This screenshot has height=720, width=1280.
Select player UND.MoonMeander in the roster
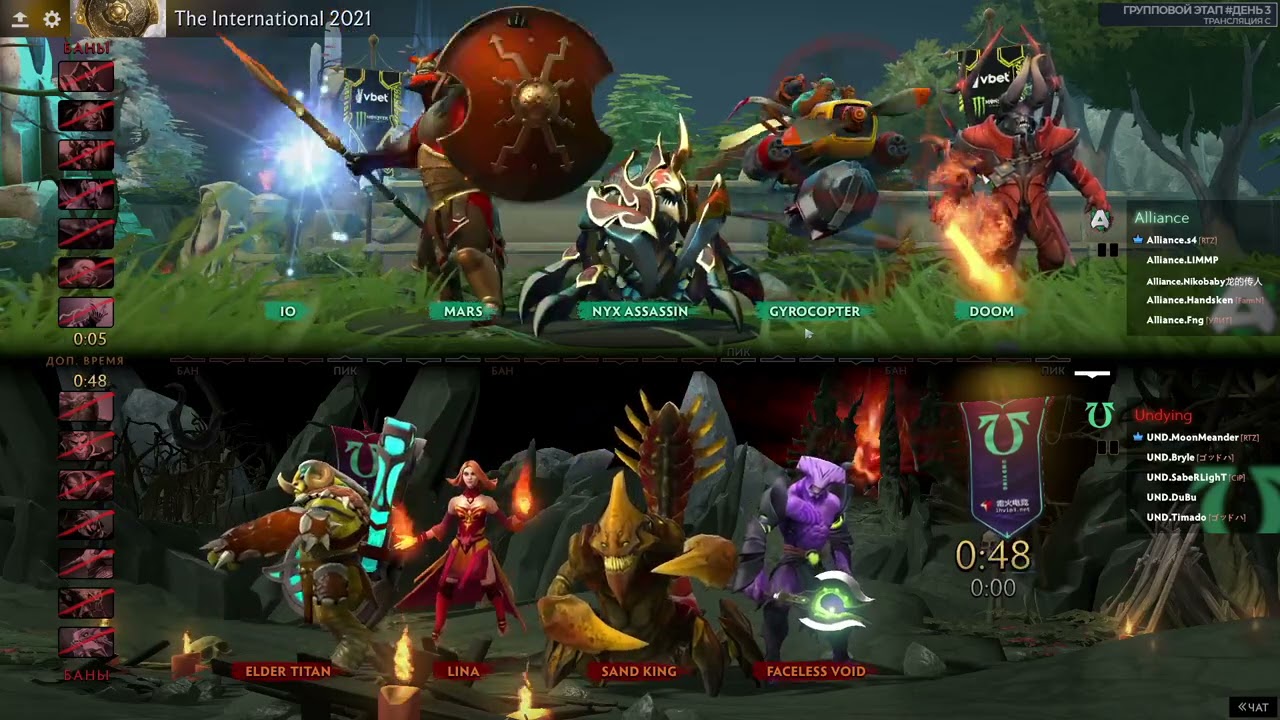click(x=1192, y=437)
